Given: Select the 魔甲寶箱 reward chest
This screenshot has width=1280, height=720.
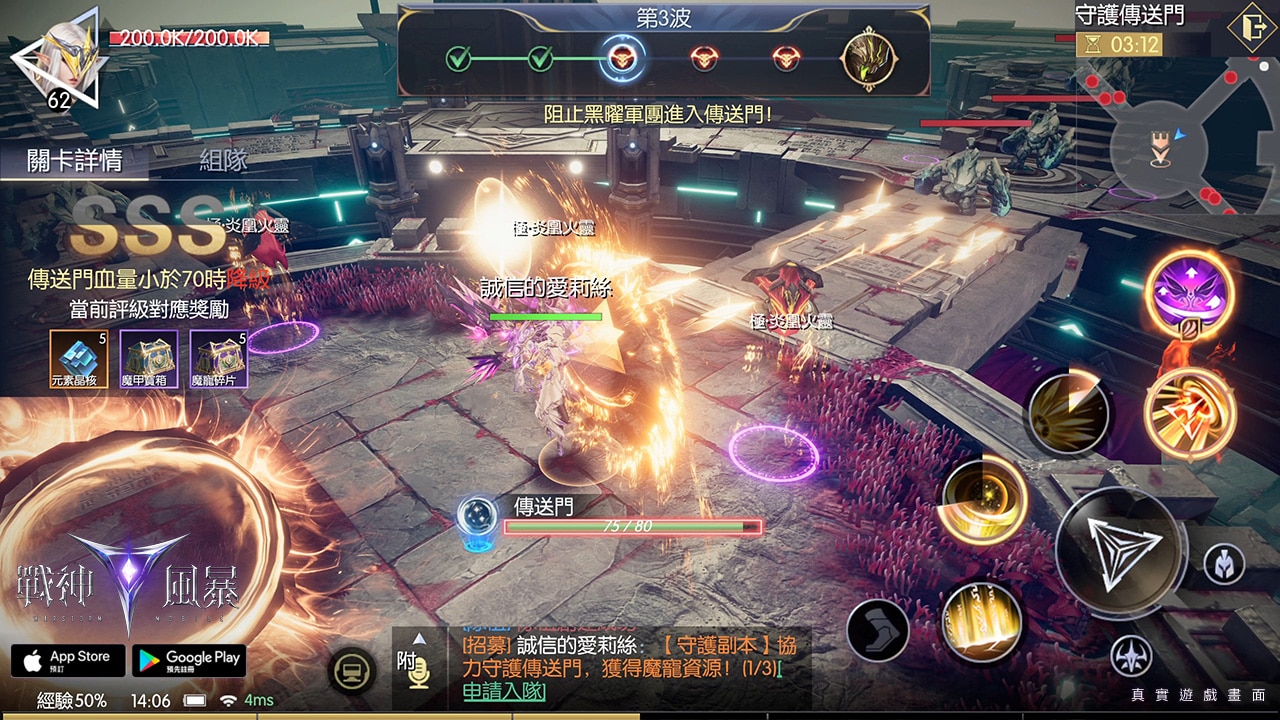Looking at the screenshot, I should click(149, 359).
